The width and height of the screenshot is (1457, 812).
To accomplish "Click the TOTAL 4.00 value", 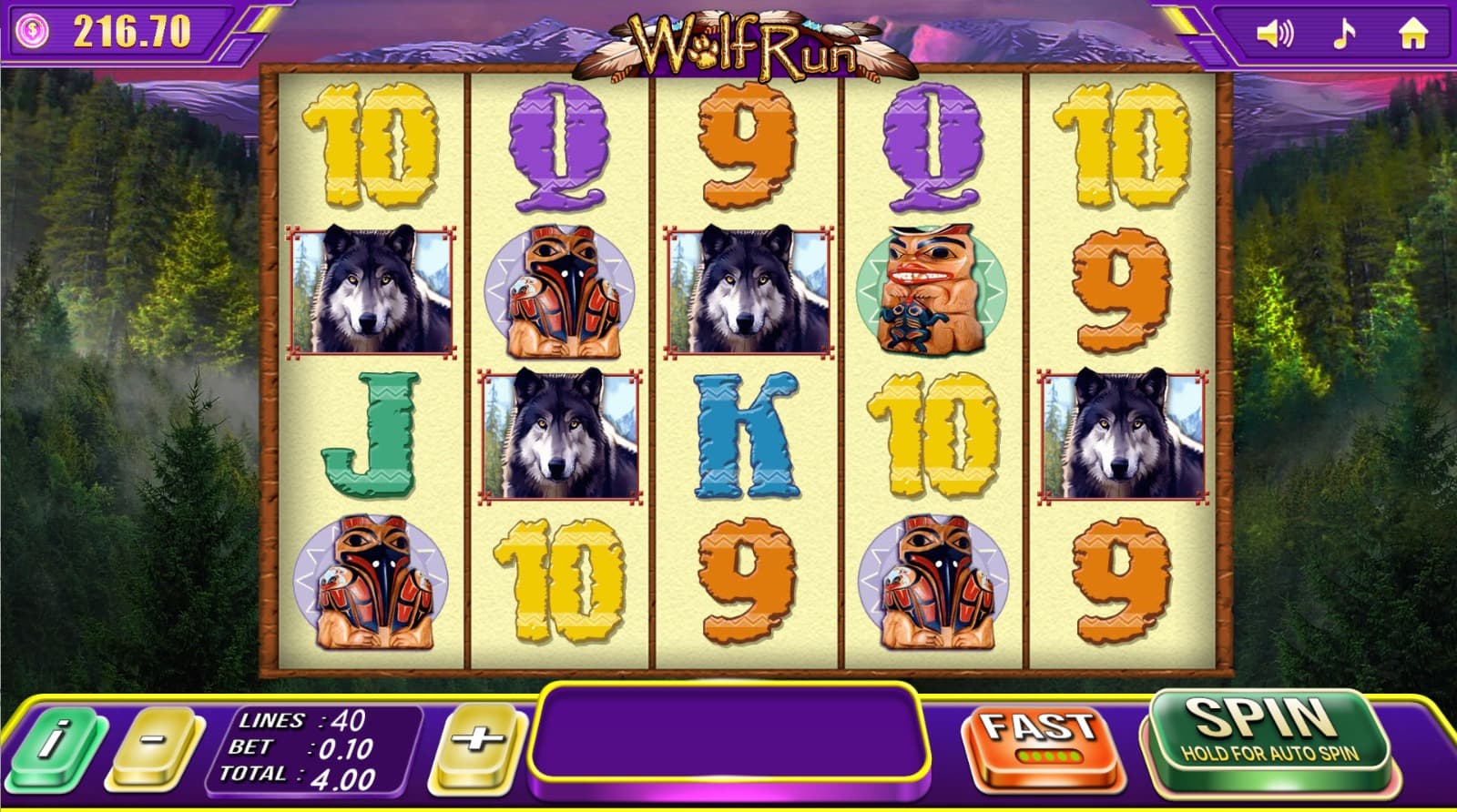I will pos(301,776).
